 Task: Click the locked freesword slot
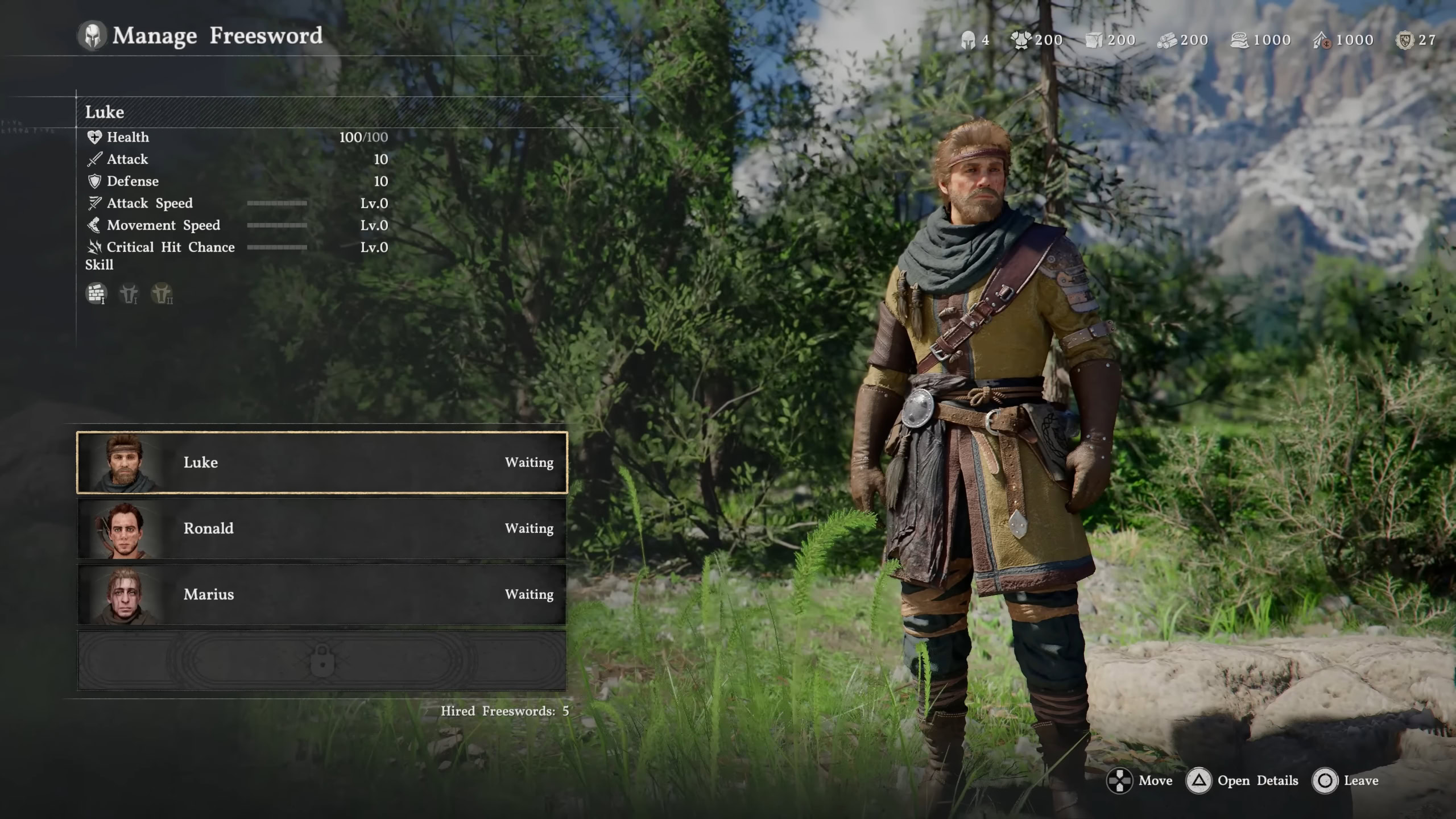click(322, 660)
